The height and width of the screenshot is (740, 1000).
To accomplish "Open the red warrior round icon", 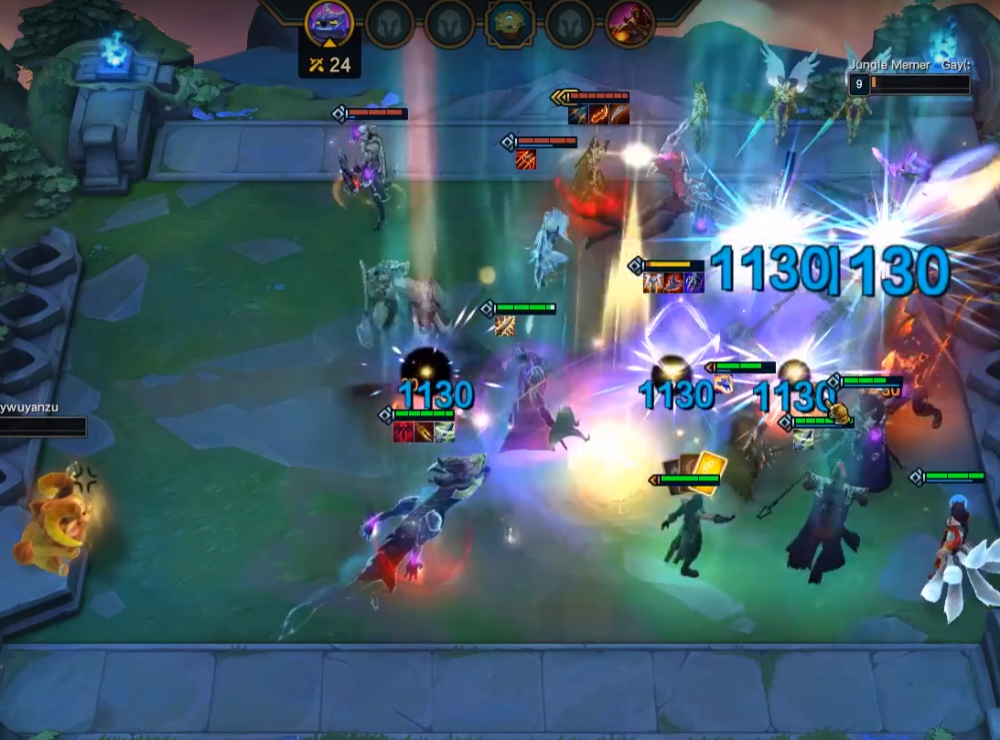I will 629,23.
